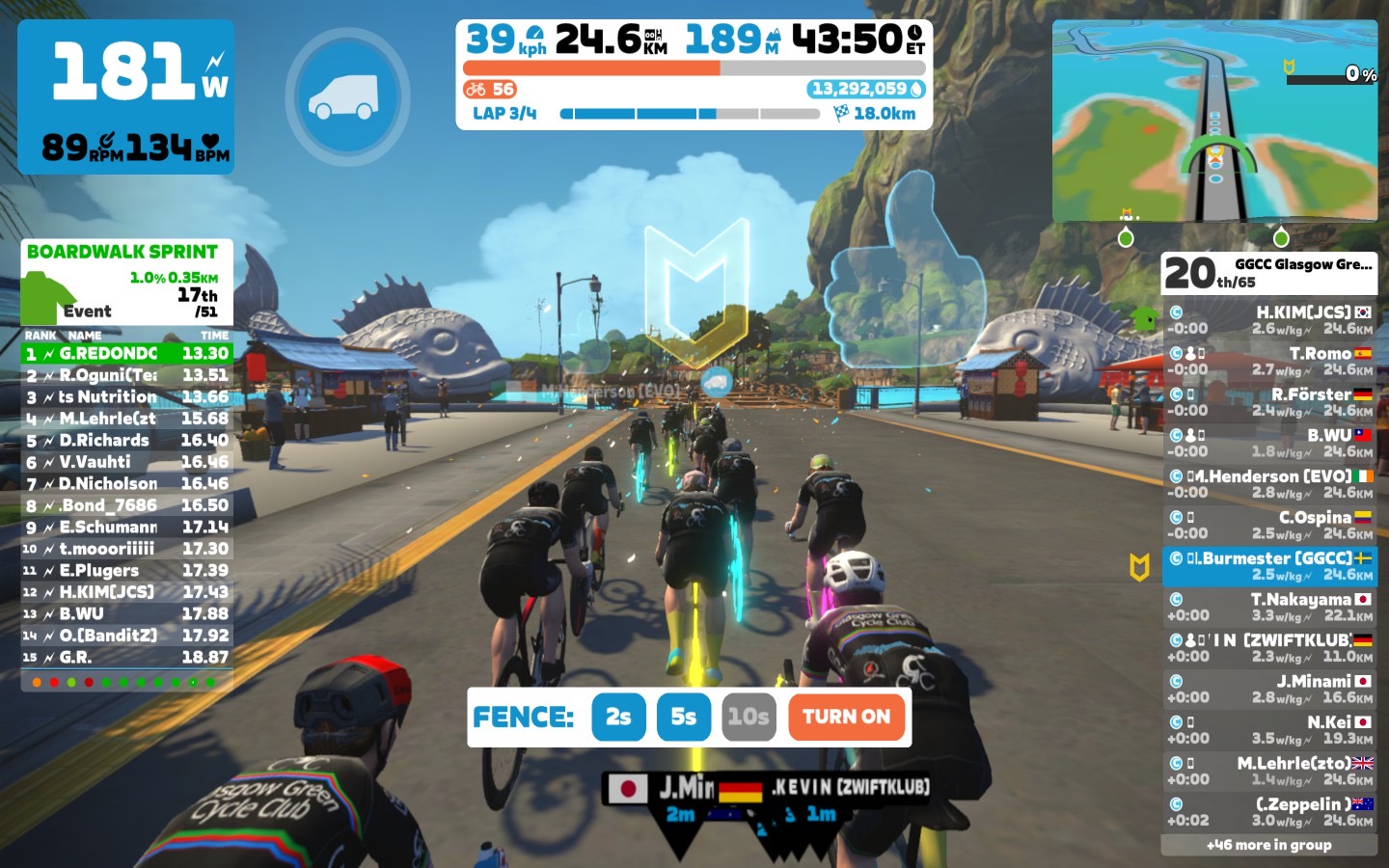Turn on the fence
This screenshot has height=868, width=1389.
click(846, 717)
